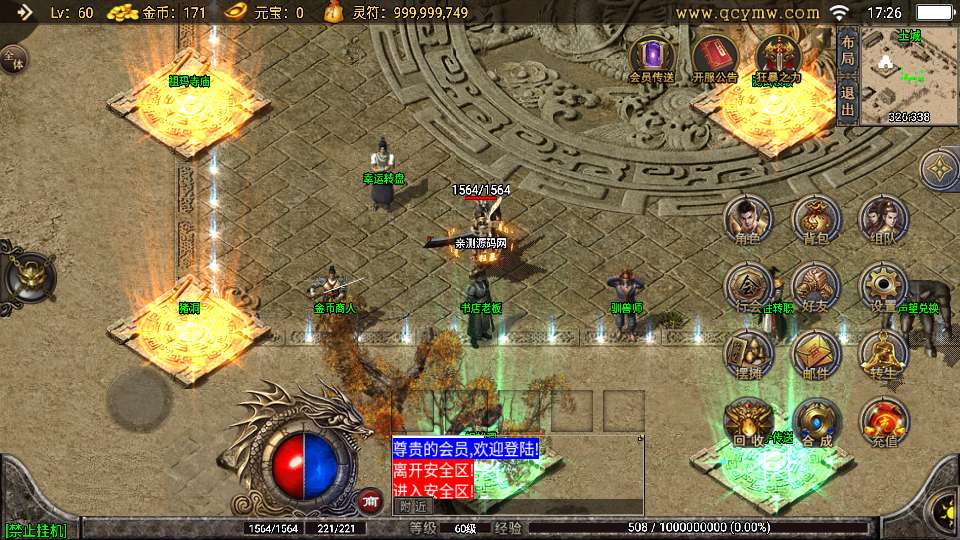This screenshot has height=540, width=960.
Task: Open the 背包 backpack inventory
Action: pos(816,220)
